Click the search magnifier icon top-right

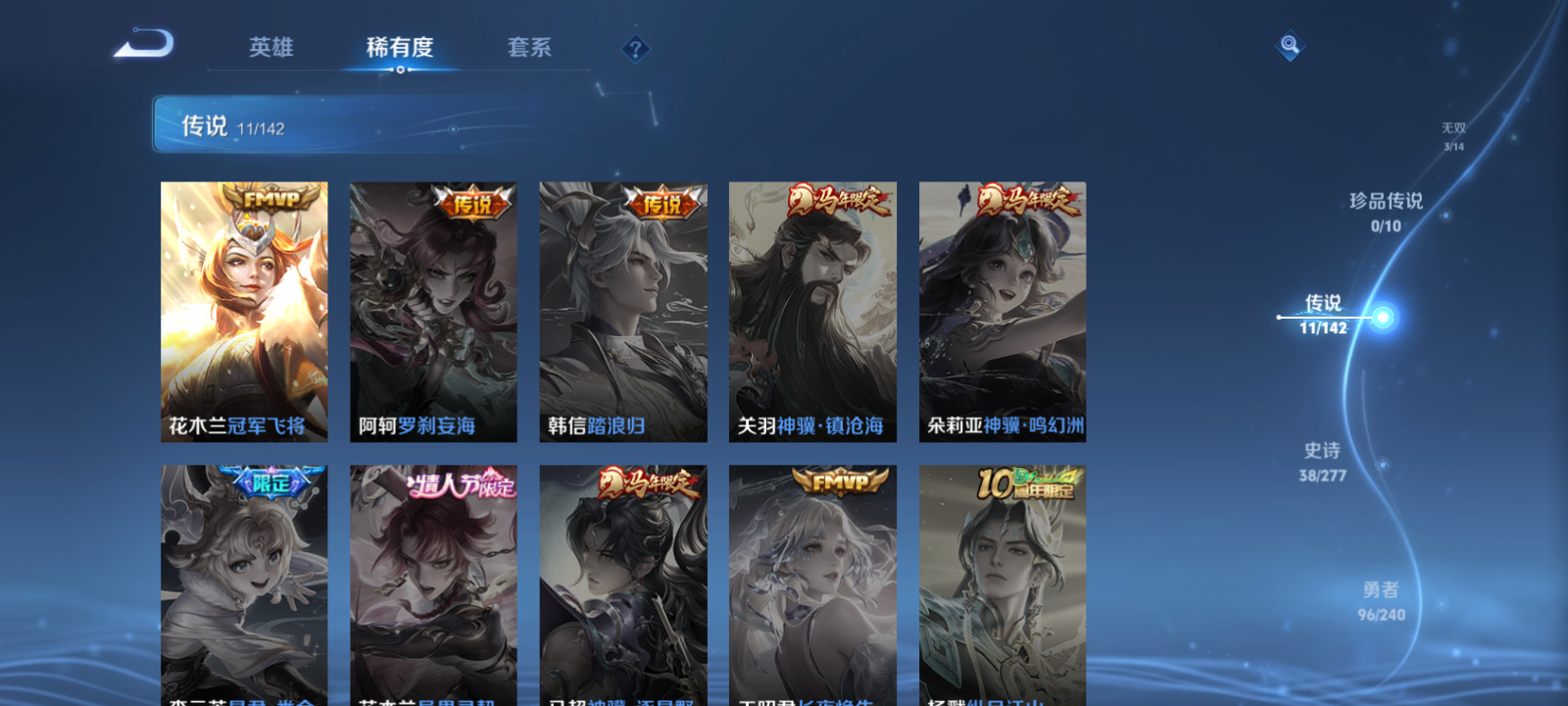click(1289, 43)
